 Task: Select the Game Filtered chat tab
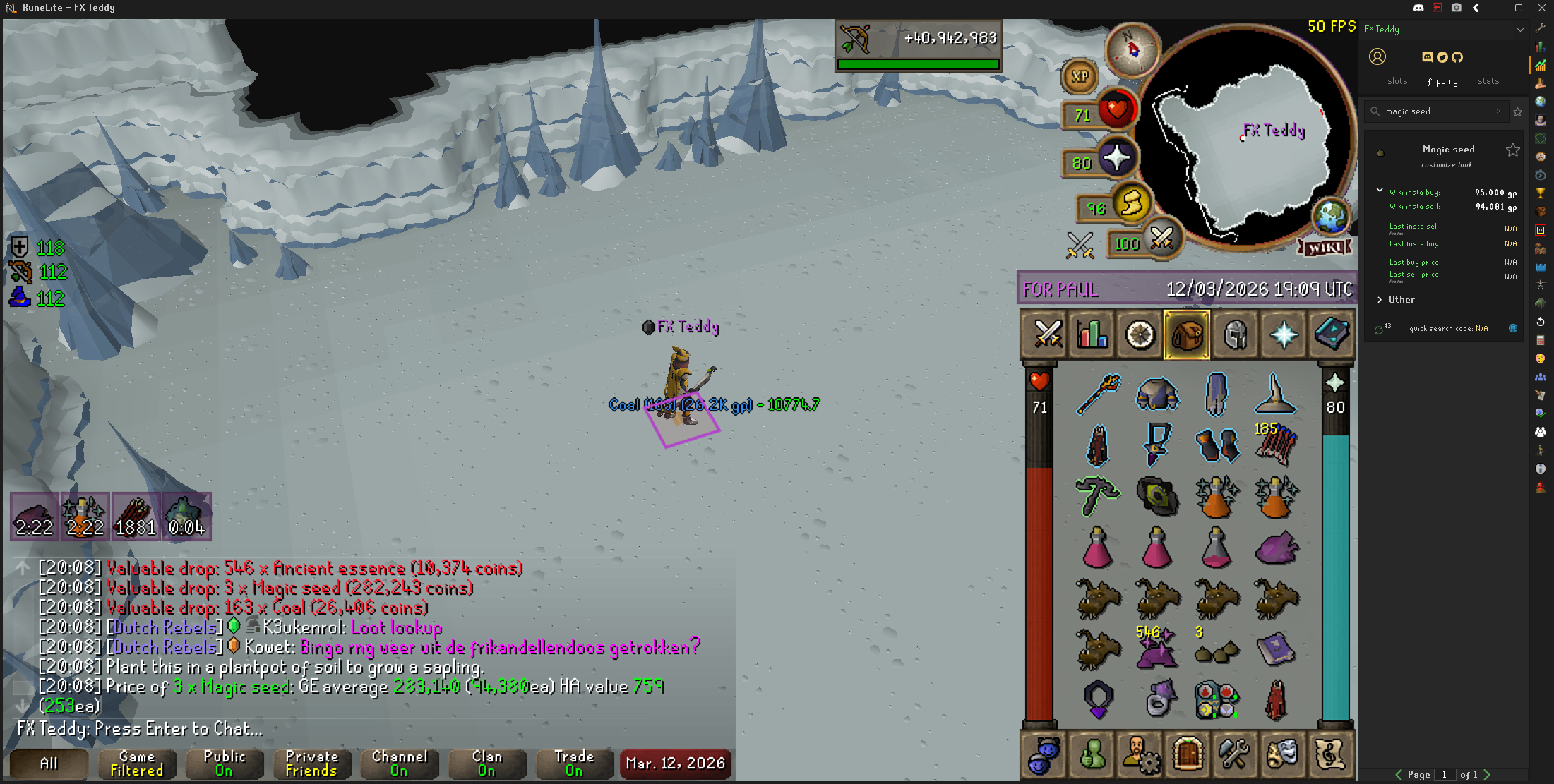(136, 763)
